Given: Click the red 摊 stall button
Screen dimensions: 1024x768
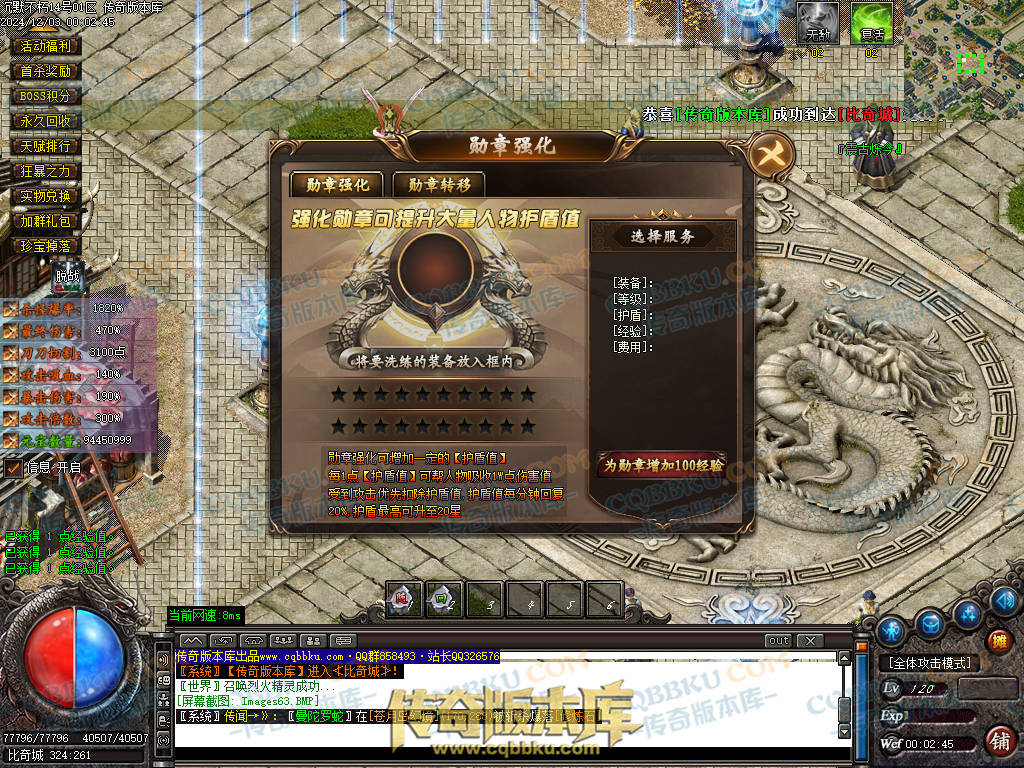Looking at the screenshot, I should [x=997, y=640].
